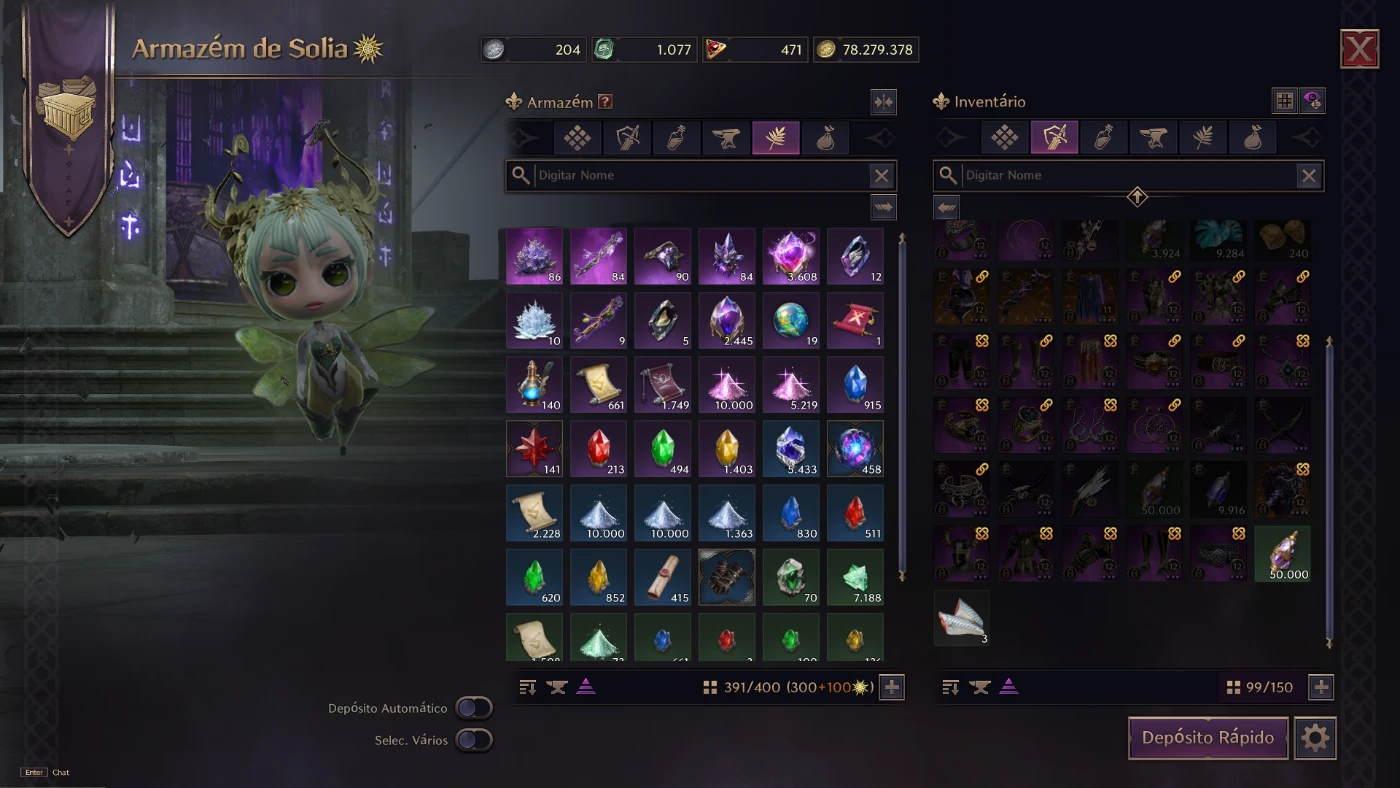Clear the Inventário search box
Image resolution: width=1400 pixels, height=788 pixels.
1308,176
